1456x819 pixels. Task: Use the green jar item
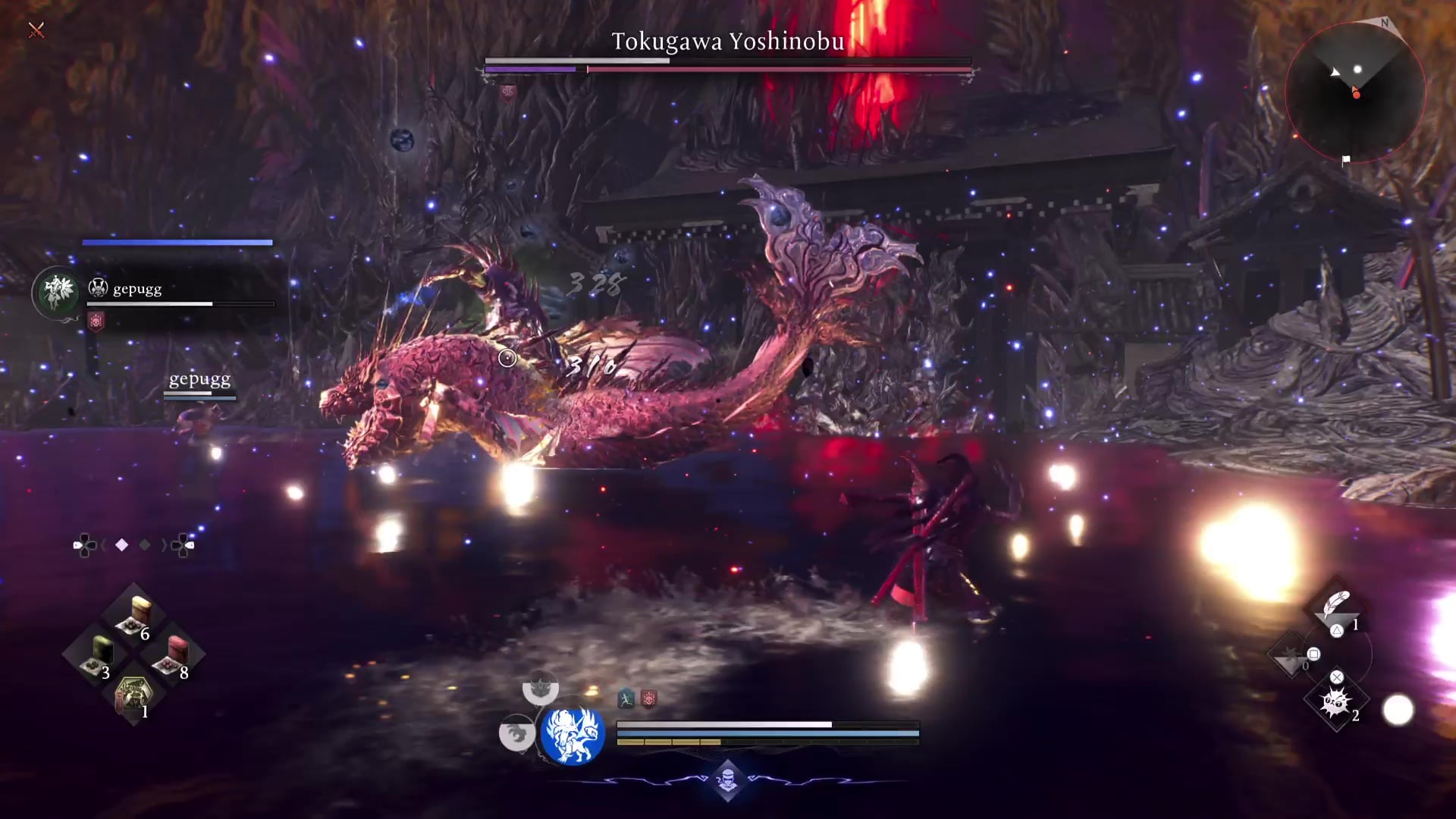[99, 654]
